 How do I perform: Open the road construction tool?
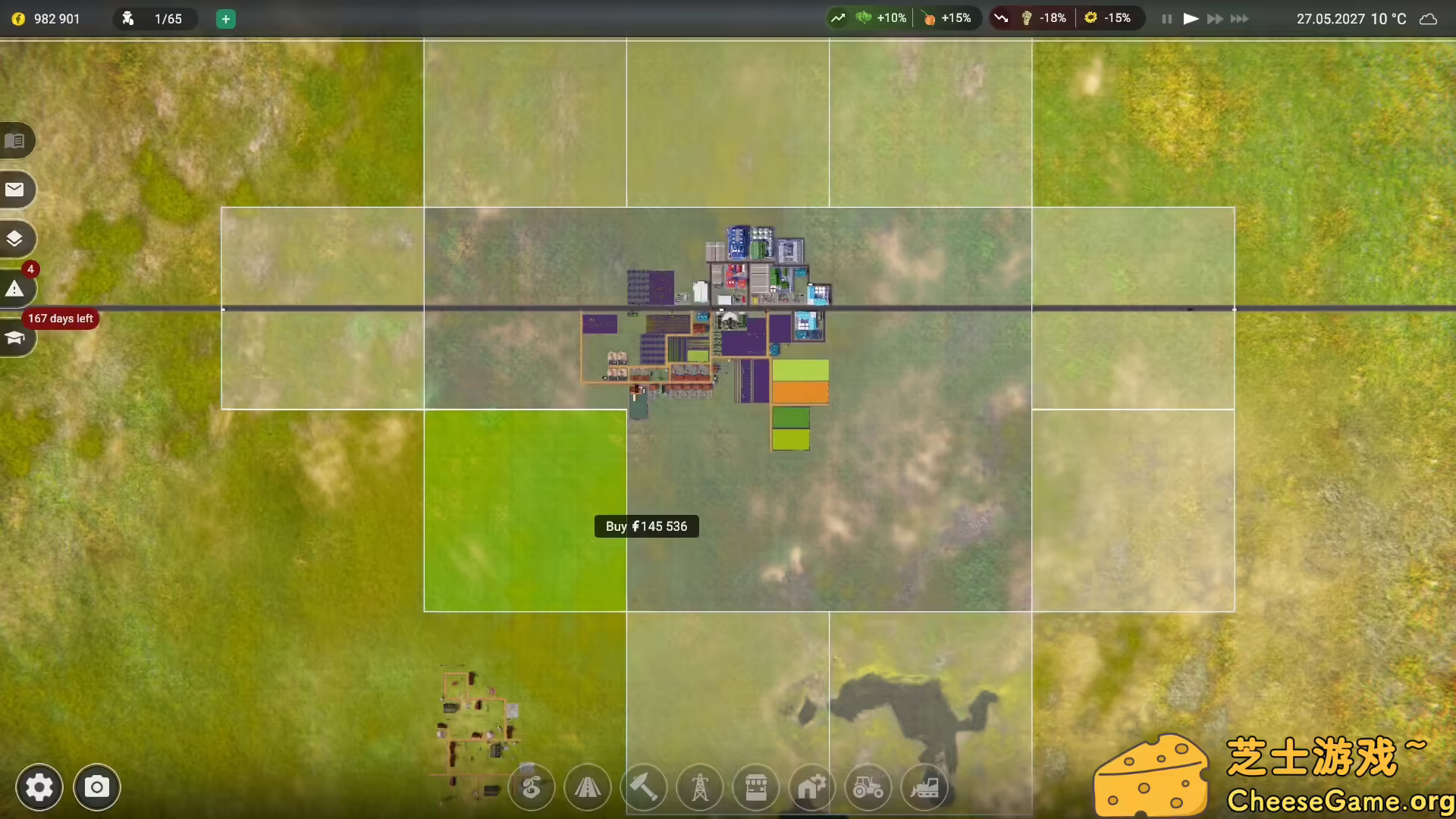click(x=588, y=788)
